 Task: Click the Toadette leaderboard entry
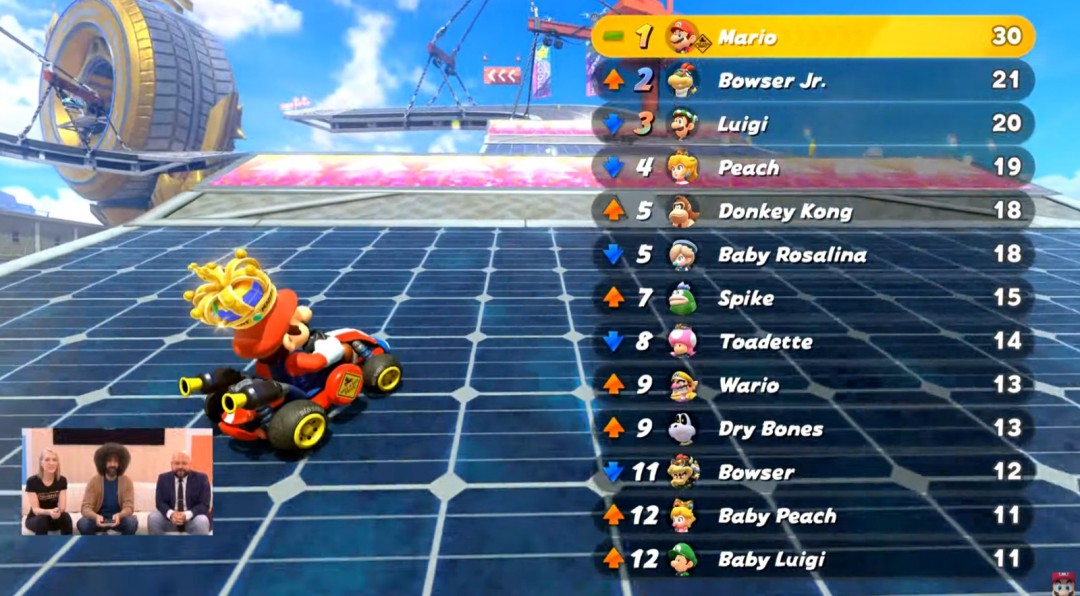click(812, 341)
